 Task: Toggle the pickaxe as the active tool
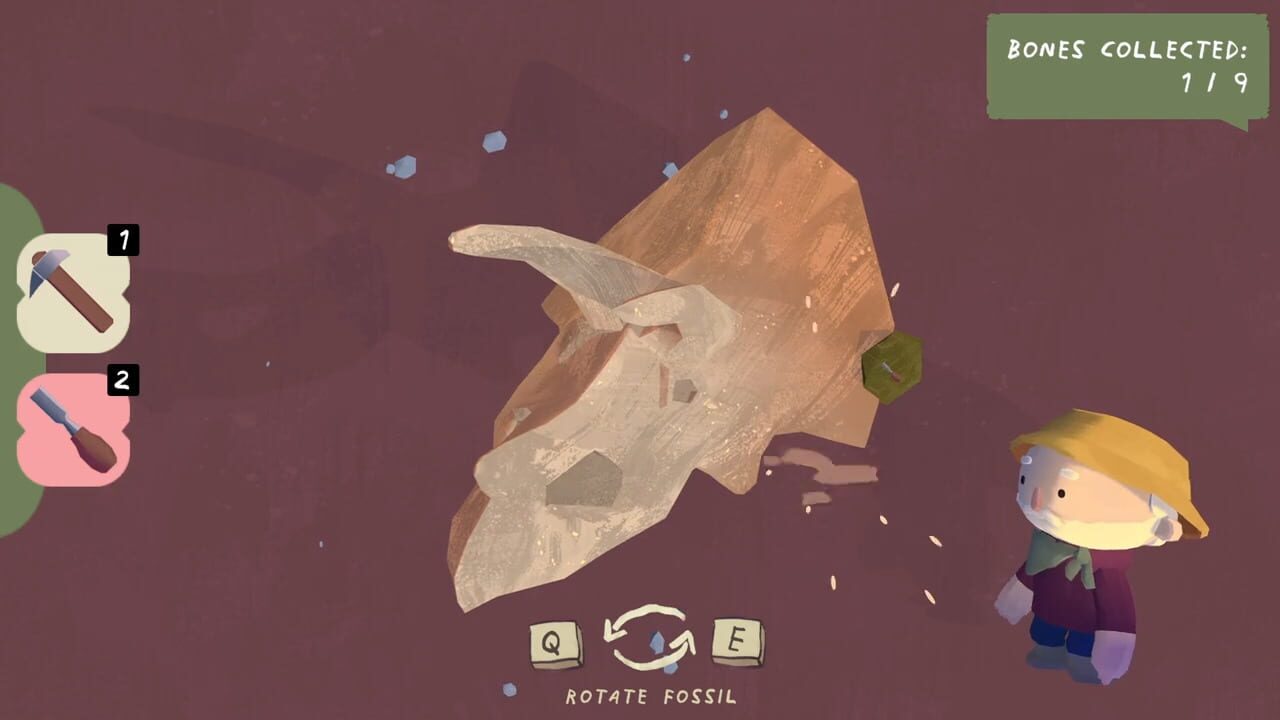tap(70, 285)
